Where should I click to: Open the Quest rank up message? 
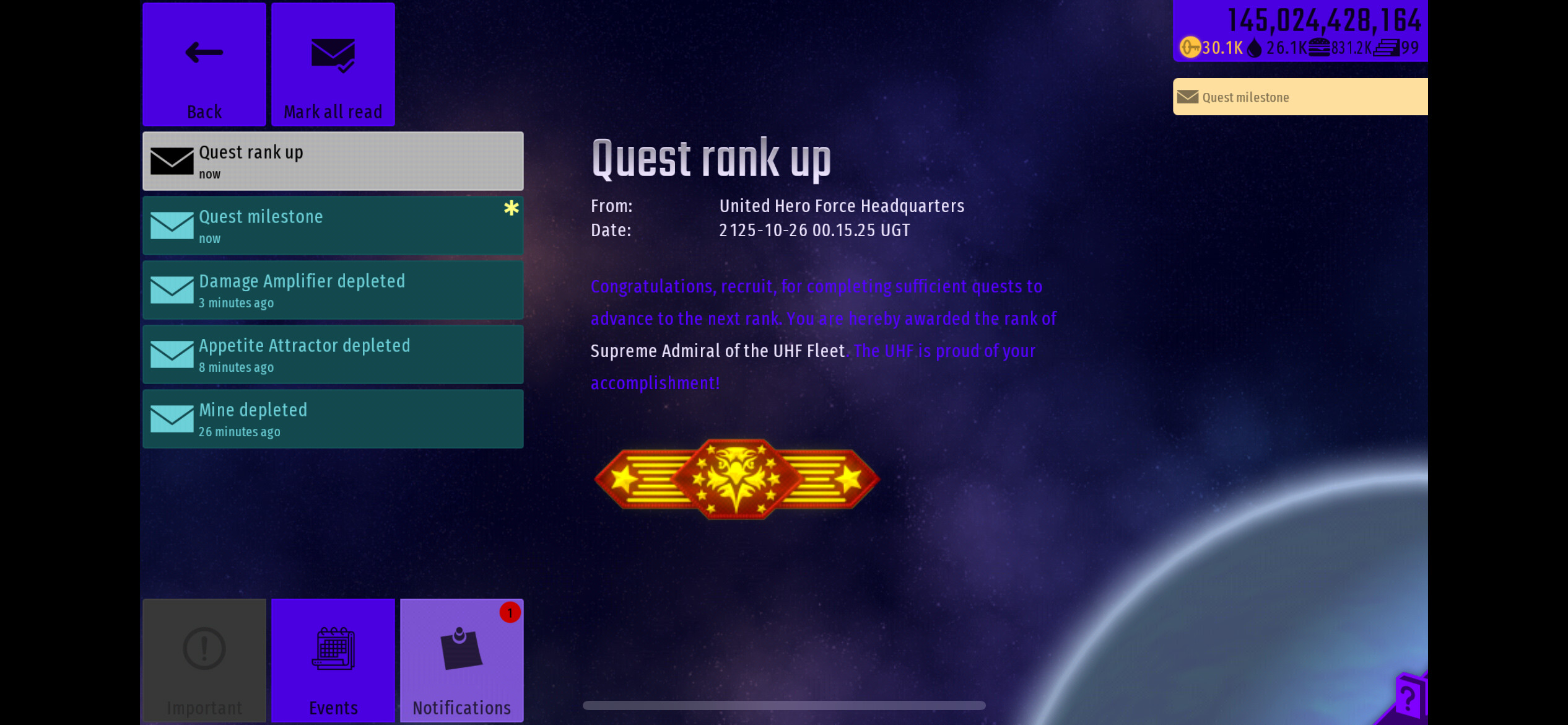333,161
